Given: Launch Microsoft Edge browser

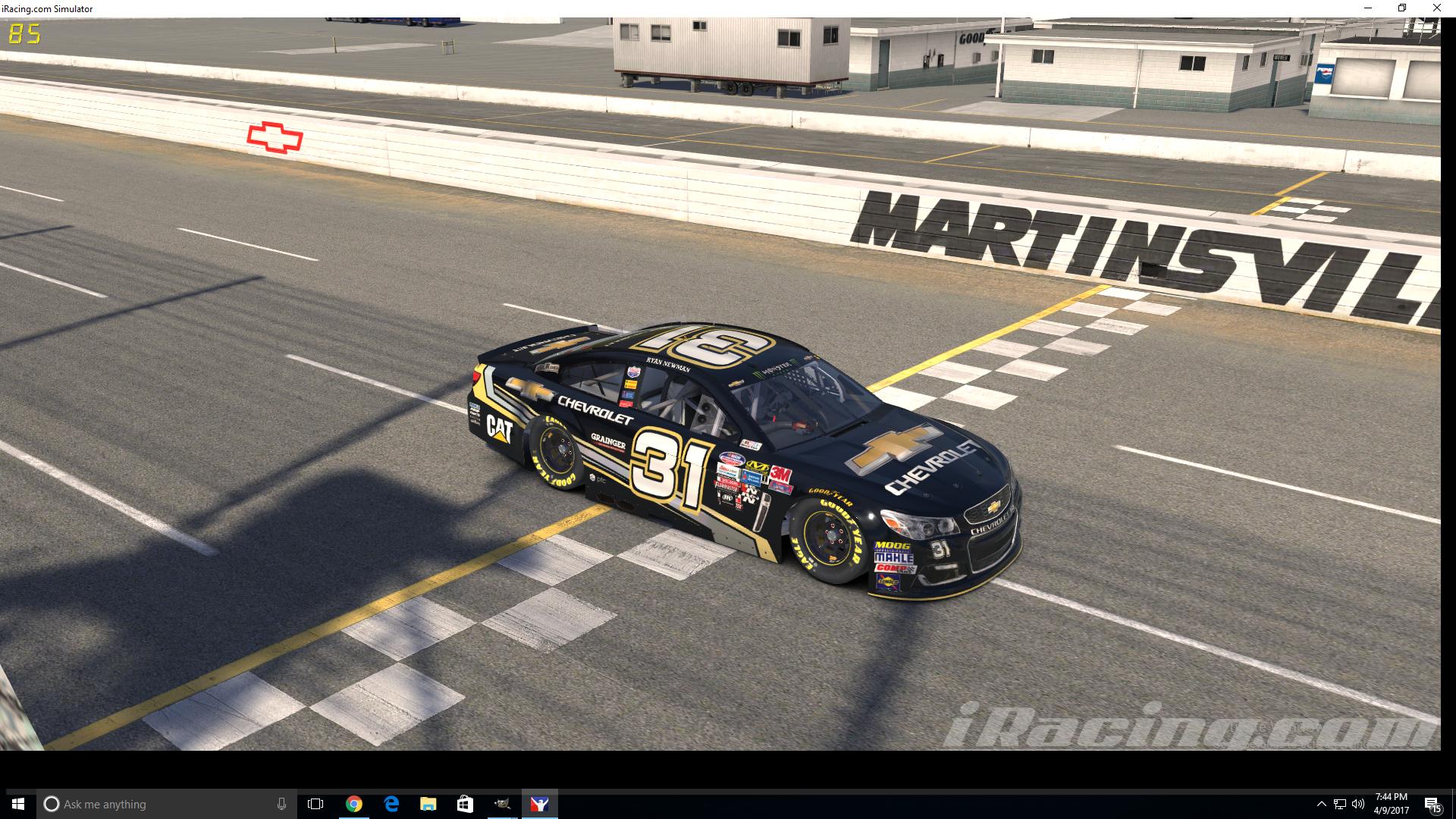Looking at the screenshot, I should (x=391, y=804).
